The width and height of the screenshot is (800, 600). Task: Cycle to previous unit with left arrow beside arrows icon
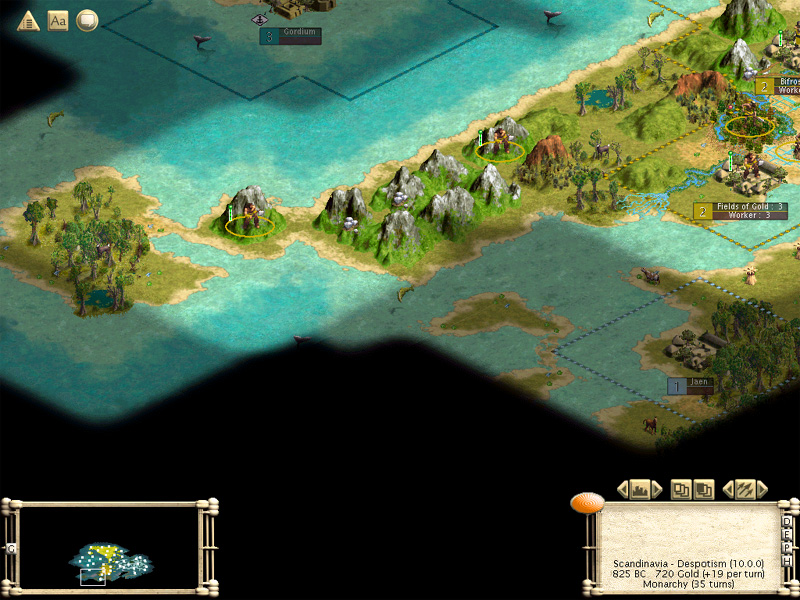click(x=727, y=489)
